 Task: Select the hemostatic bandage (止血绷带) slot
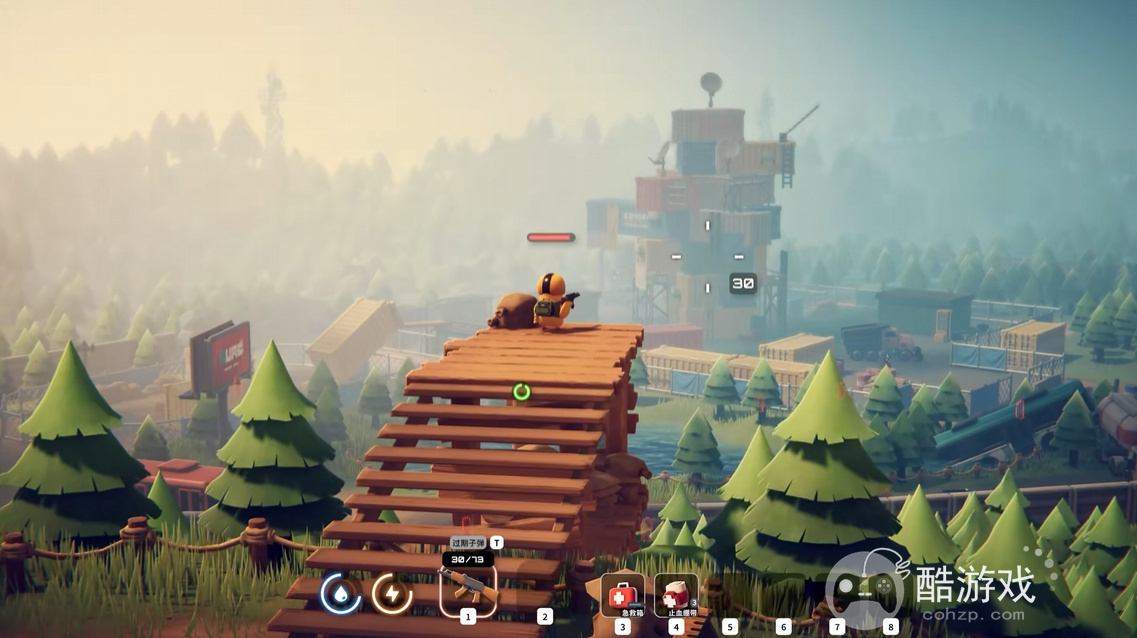click(676, 595)
